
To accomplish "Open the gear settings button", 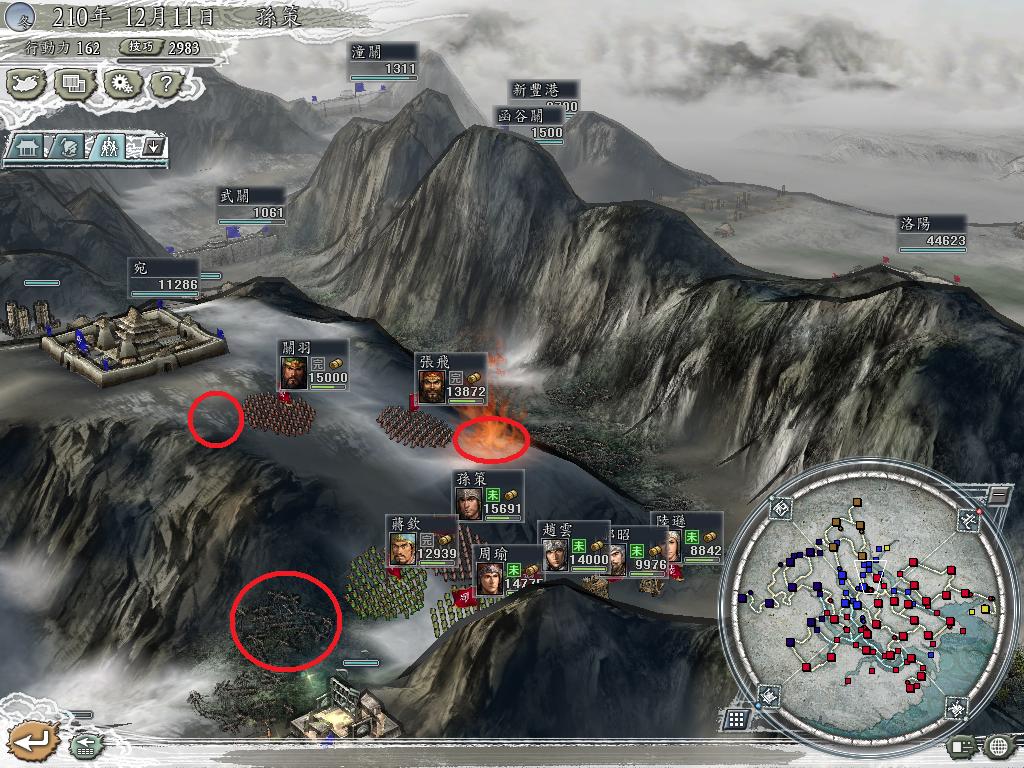I will click(120, 83).
